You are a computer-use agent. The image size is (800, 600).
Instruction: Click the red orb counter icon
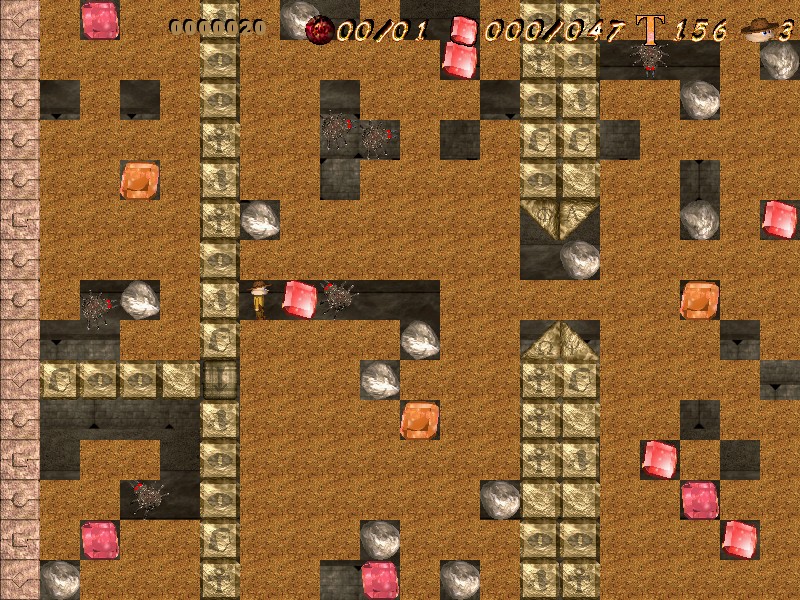click(x=320, y=30)
